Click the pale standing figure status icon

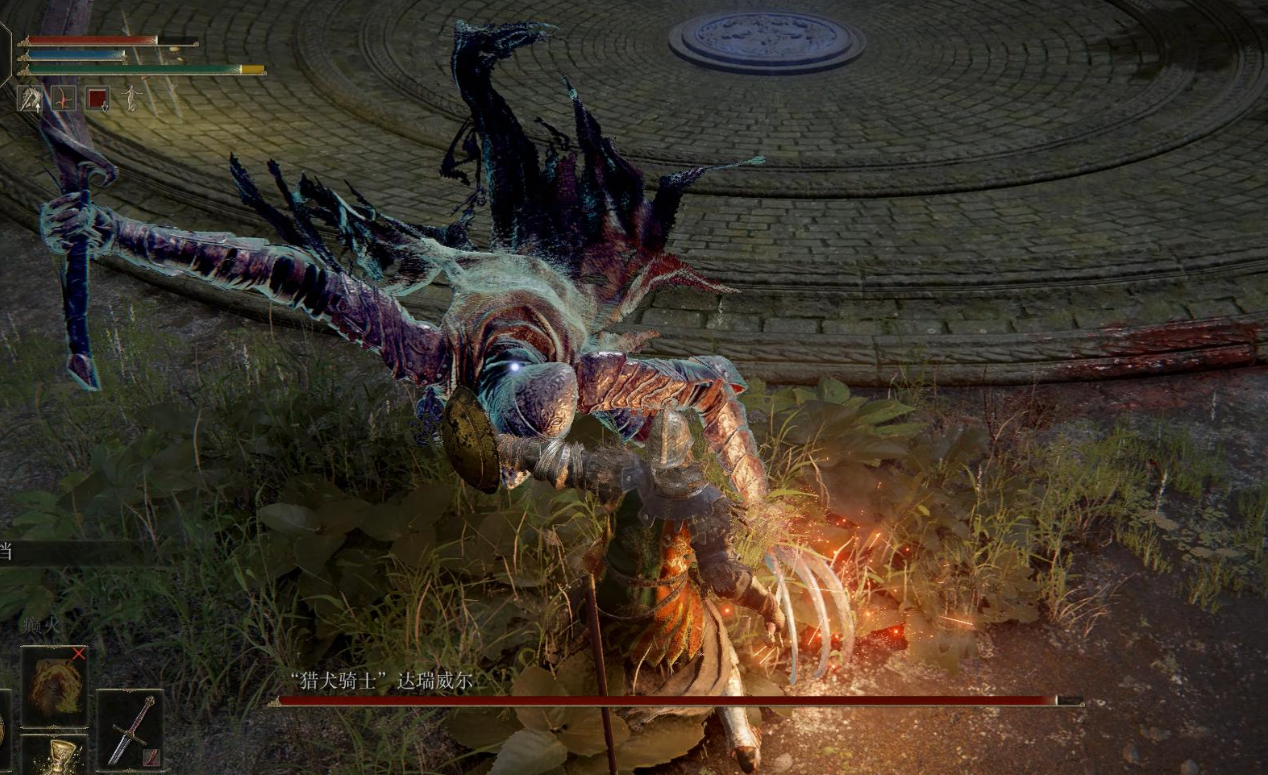(130, 98)
